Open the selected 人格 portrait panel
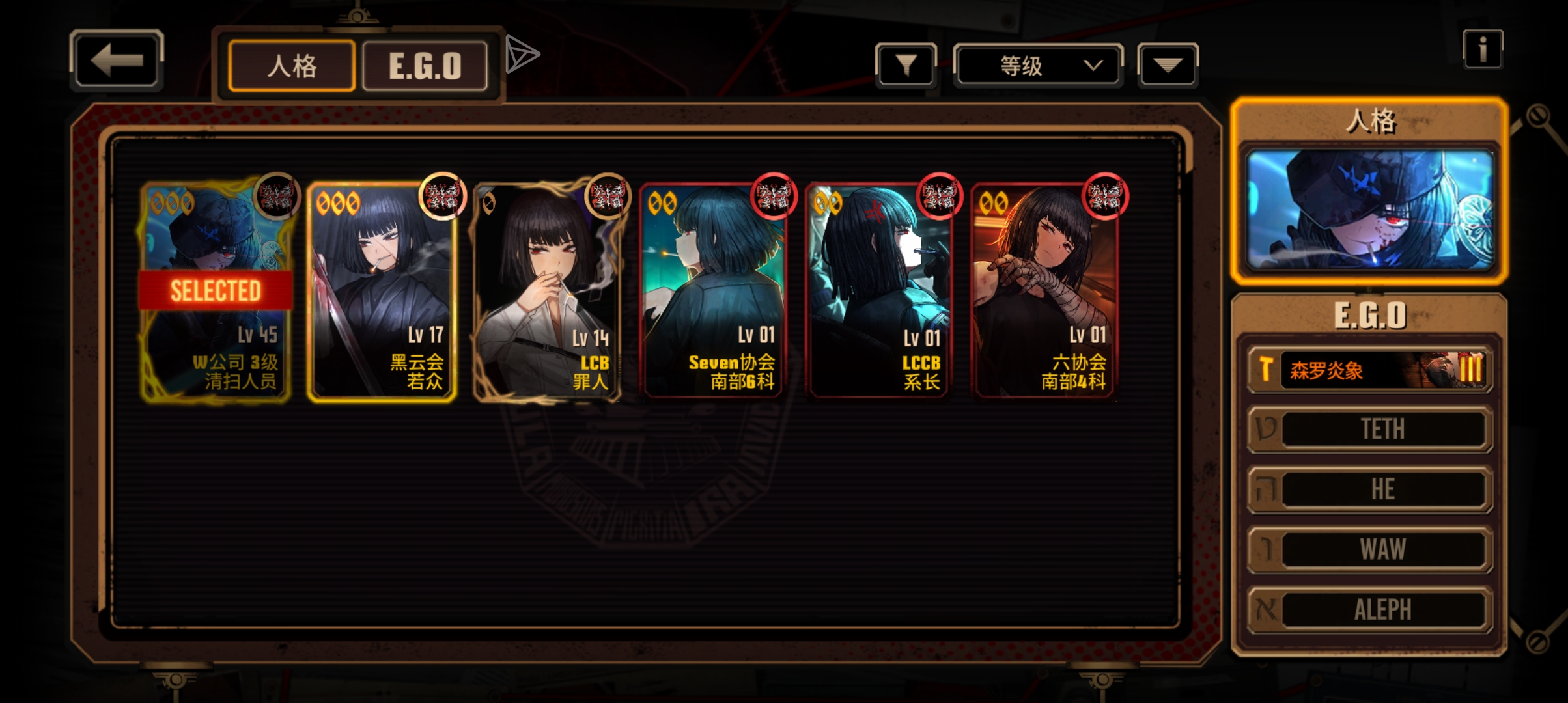This screenshot has height=703, width=1568. 1369,210
